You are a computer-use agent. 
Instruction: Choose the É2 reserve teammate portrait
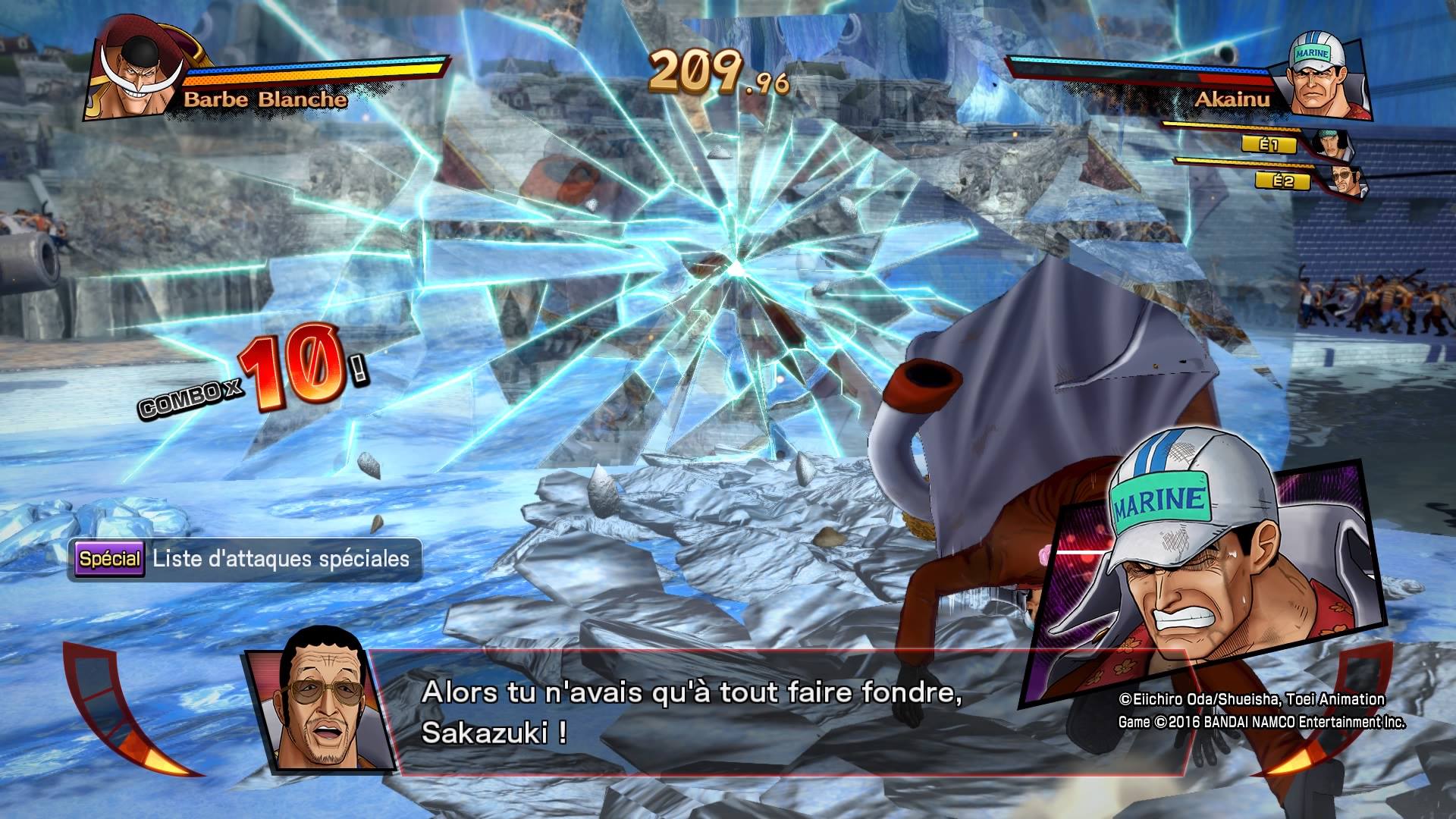pos(1345,181)
